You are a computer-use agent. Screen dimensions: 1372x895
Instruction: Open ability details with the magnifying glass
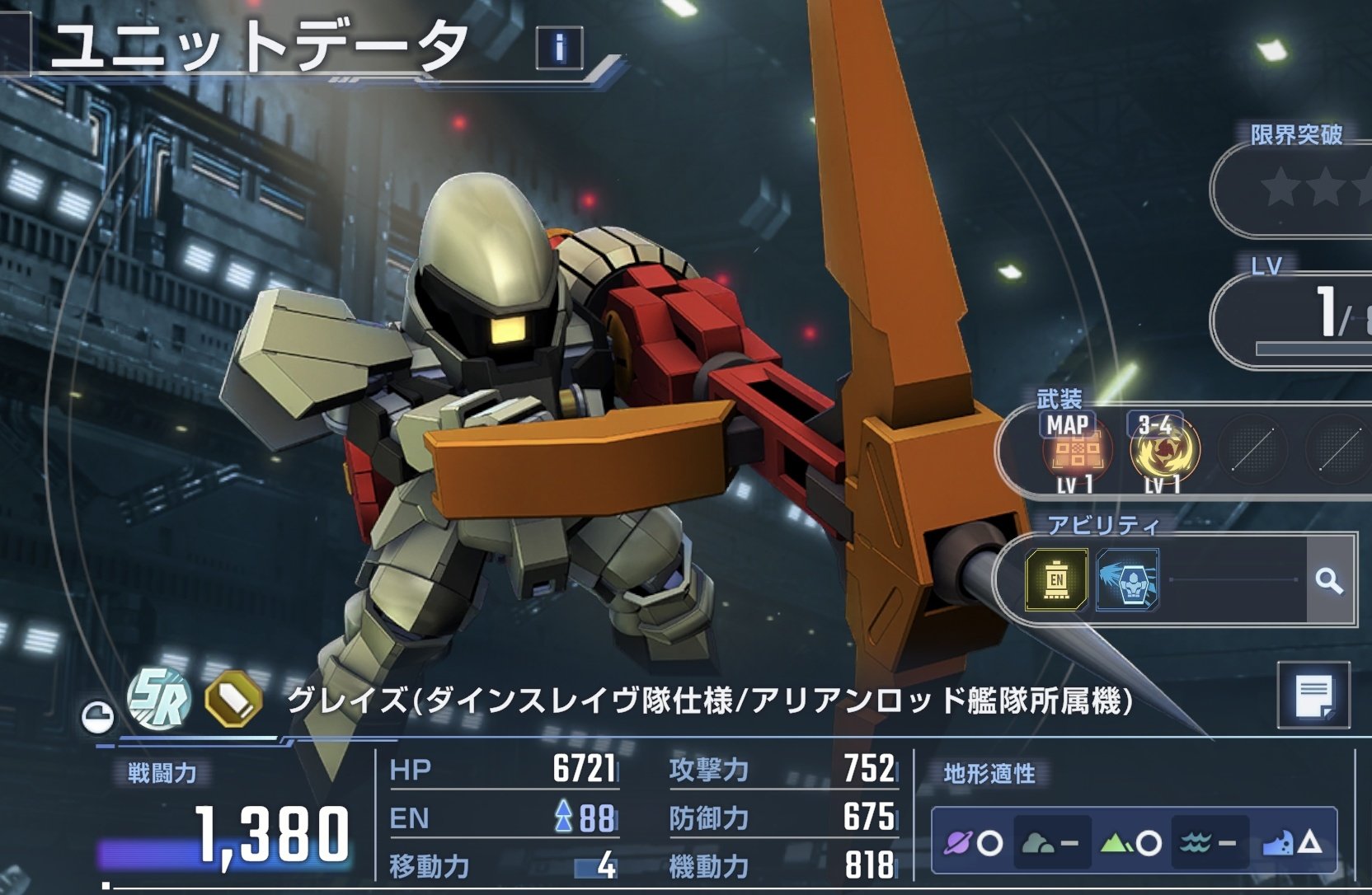(1329, 581)
